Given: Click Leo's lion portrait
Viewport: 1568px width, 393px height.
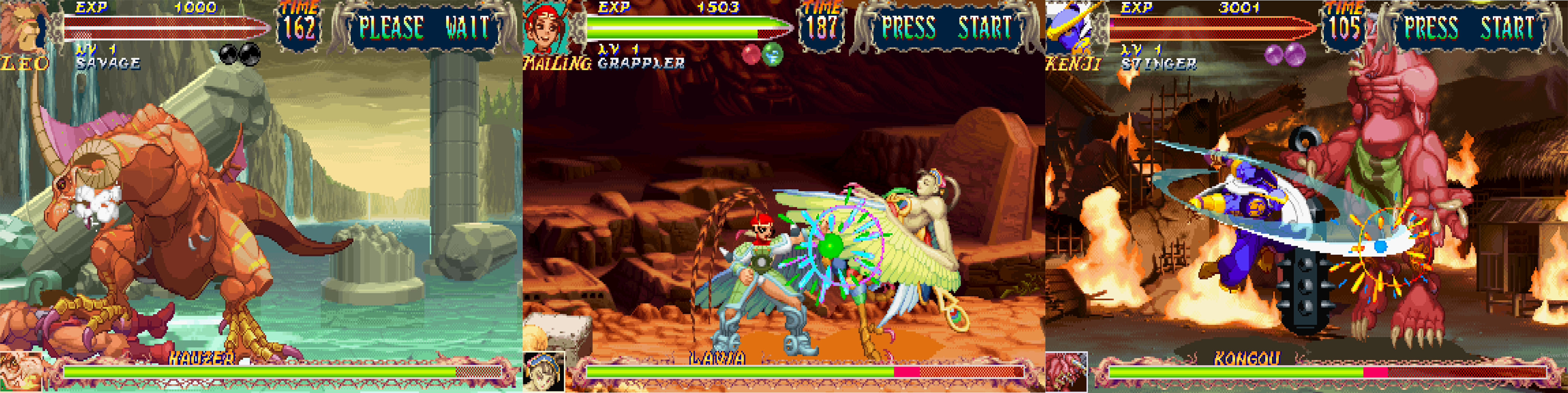Looking at the screenshot, I should pyautogui.click(x=24, y=28).
